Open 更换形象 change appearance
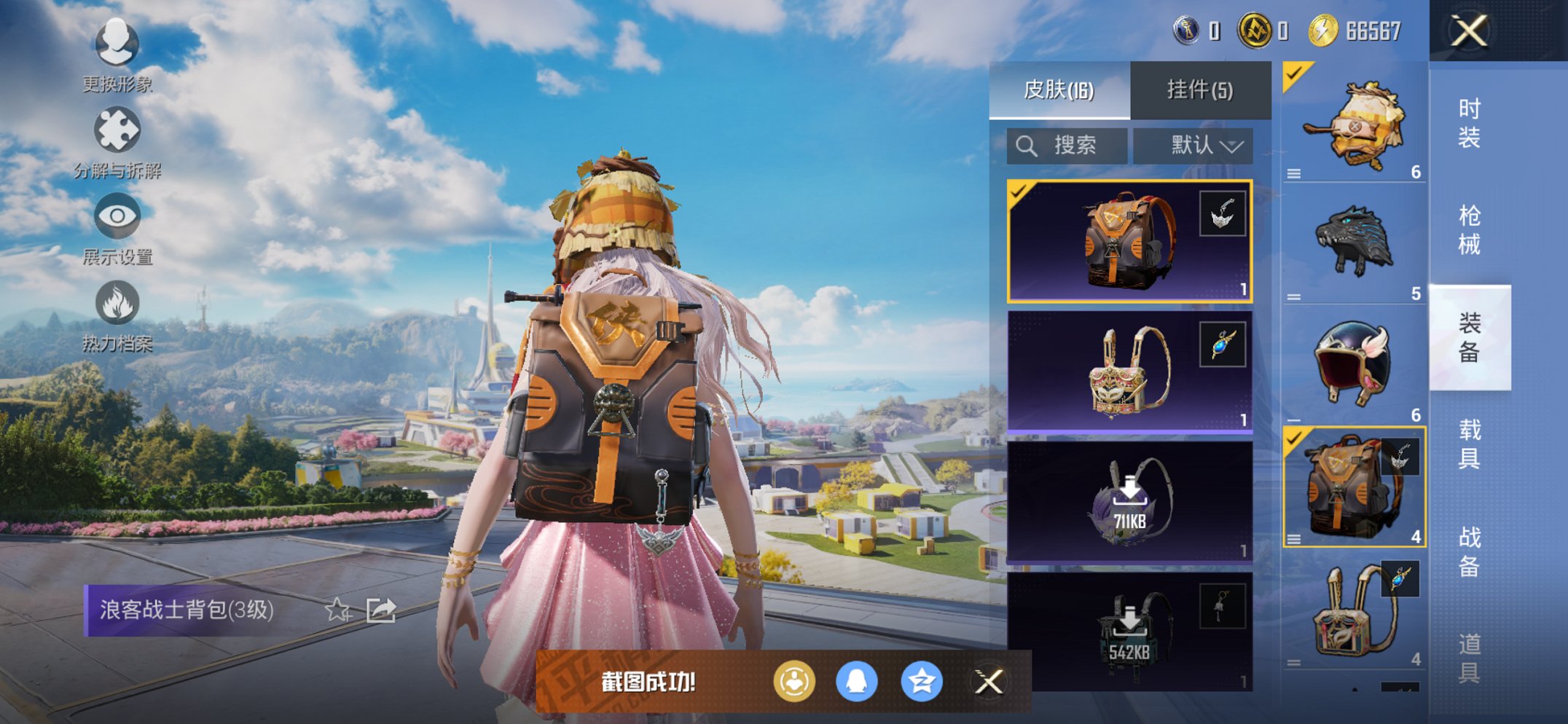This screenshot has height=724, width=1568. pyautogui.click(x=117, y=44)
